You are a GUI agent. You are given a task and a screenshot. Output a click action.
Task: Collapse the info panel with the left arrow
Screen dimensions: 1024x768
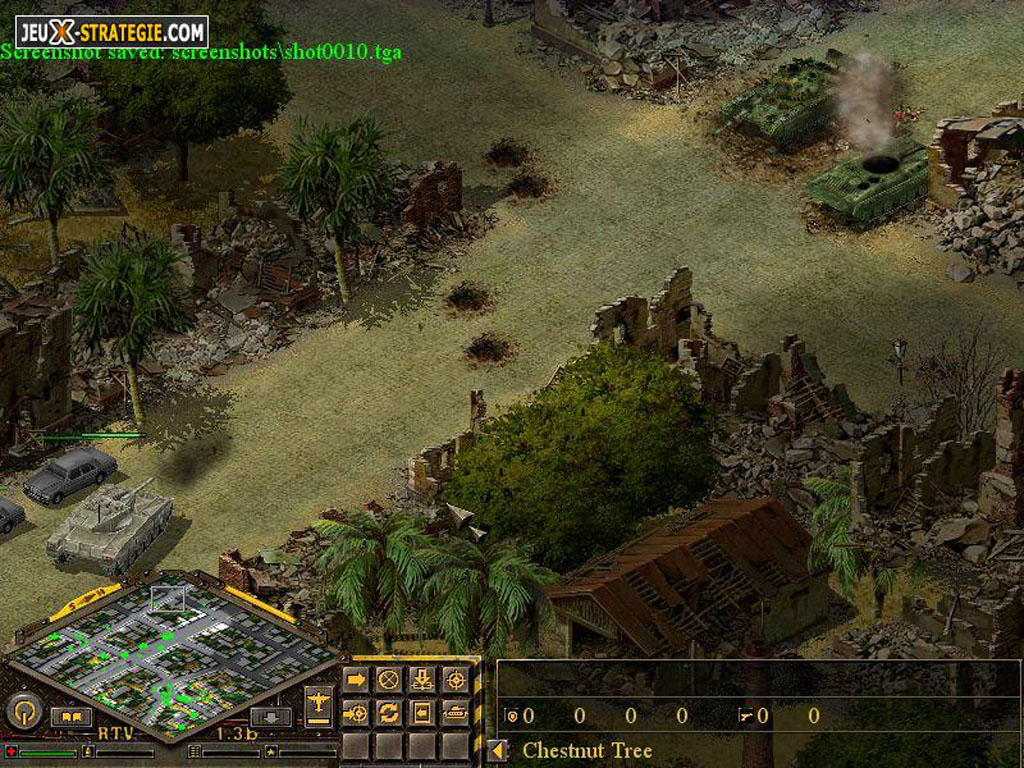(x=497, y=750)
